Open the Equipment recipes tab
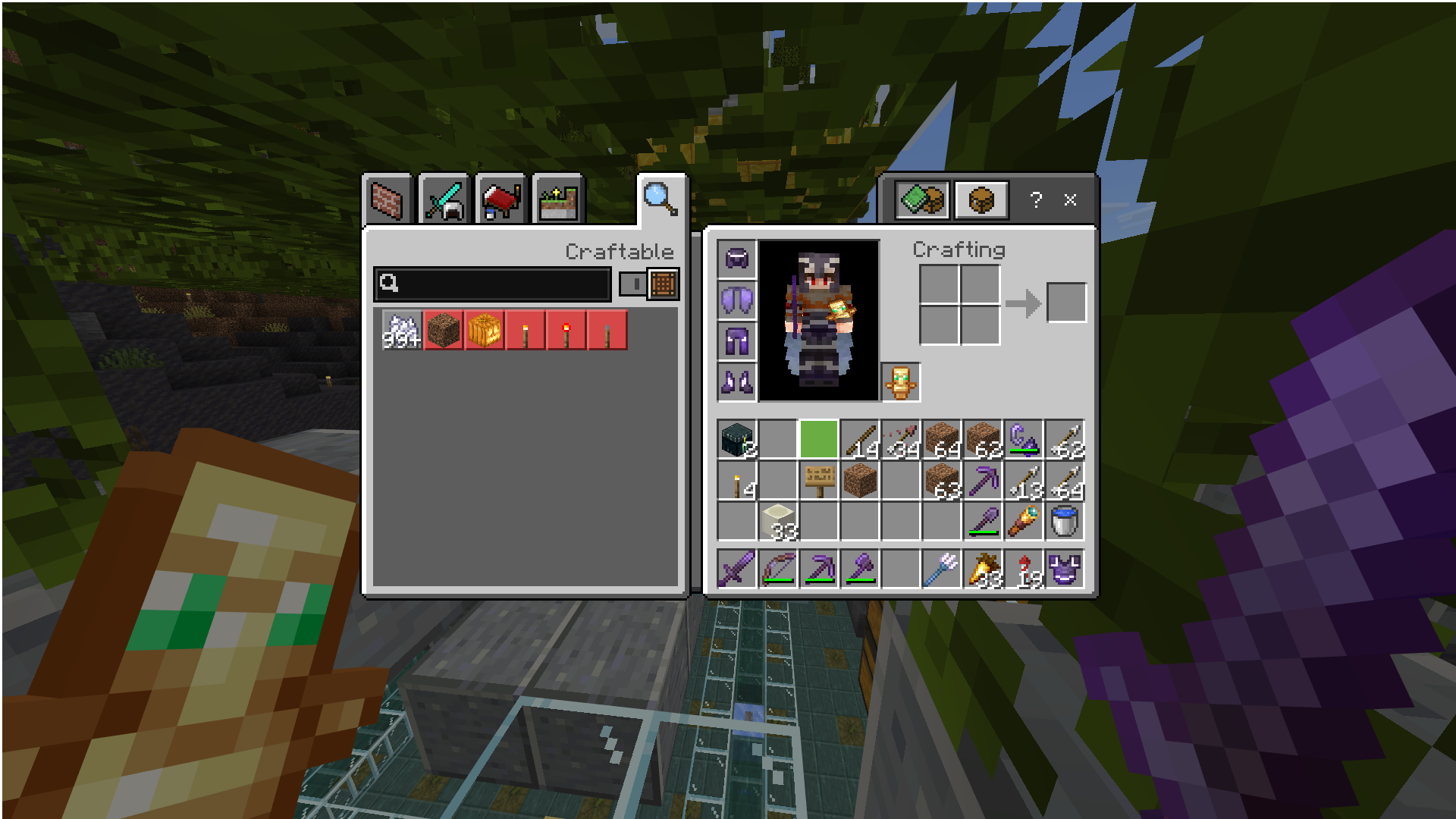Screen dimensions: 1456x819 coord(446,199)
